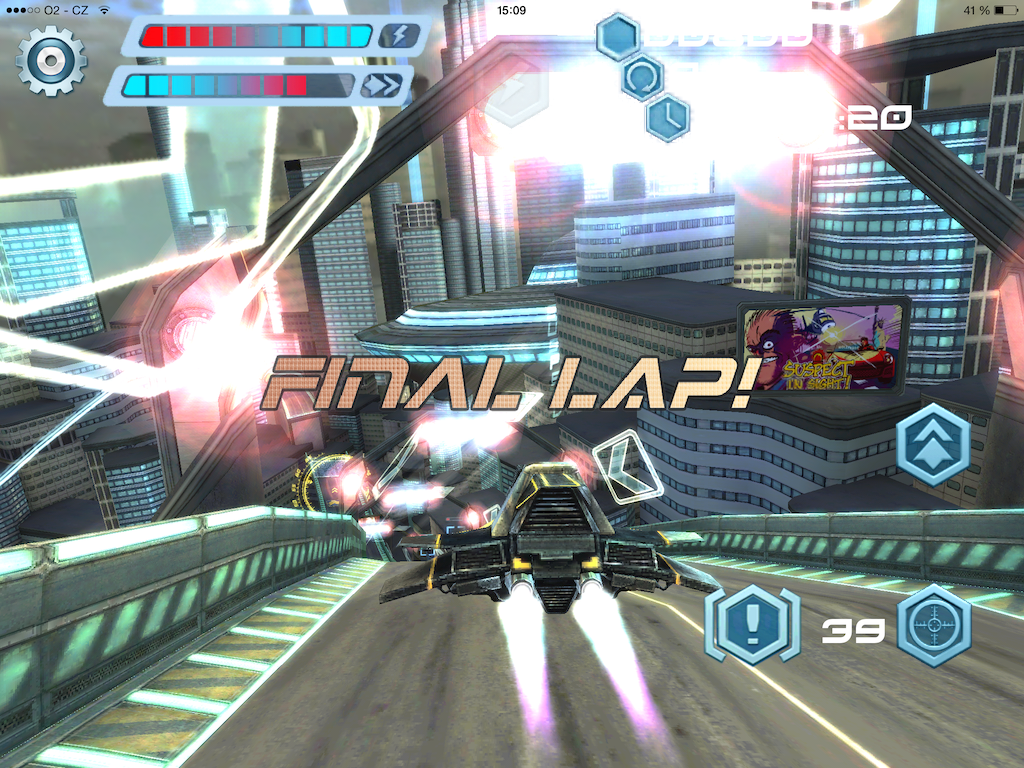The height and width of the screenshot is (768, 1024).
Task: Open the settings gear menu
Action: coord(51,60)
